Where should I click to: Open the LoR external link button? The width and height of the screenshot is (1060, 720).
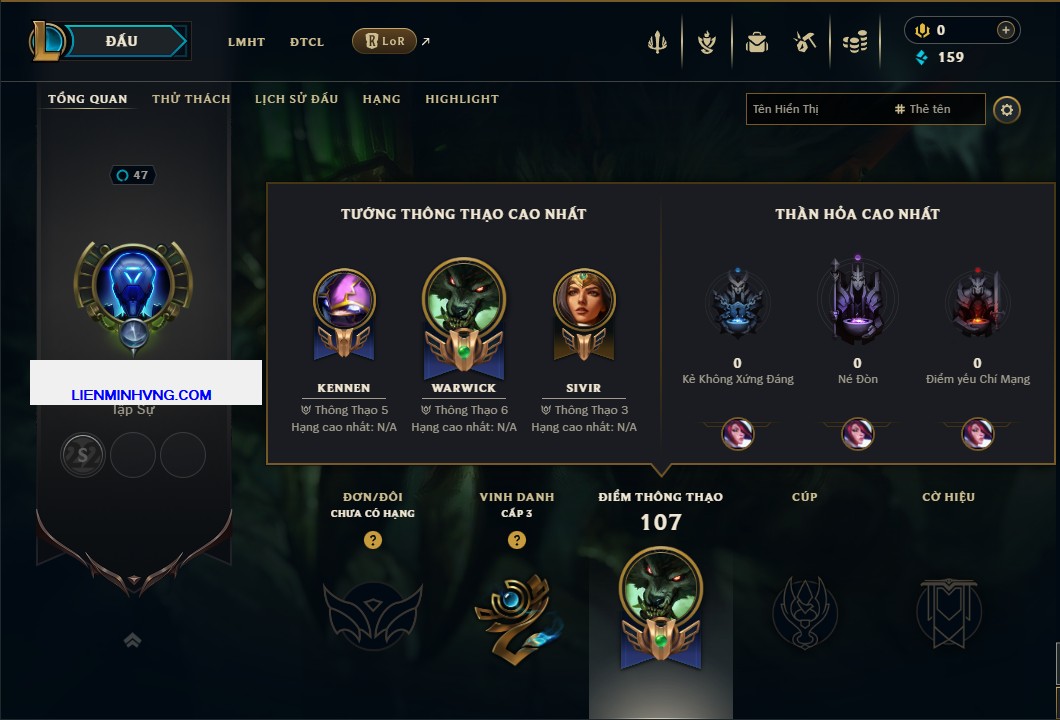385,41
